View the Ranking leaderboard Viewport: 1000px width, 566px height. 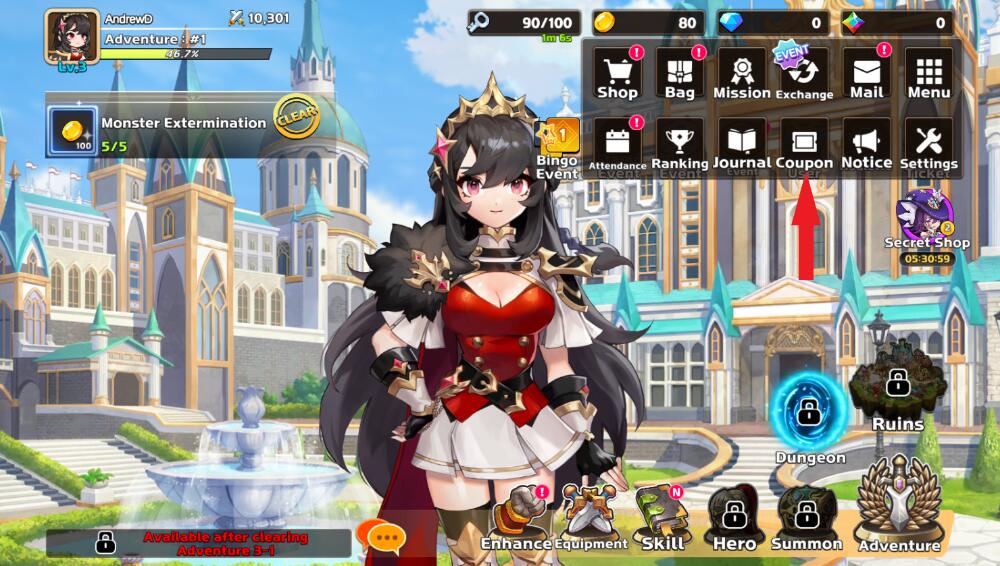679,145
